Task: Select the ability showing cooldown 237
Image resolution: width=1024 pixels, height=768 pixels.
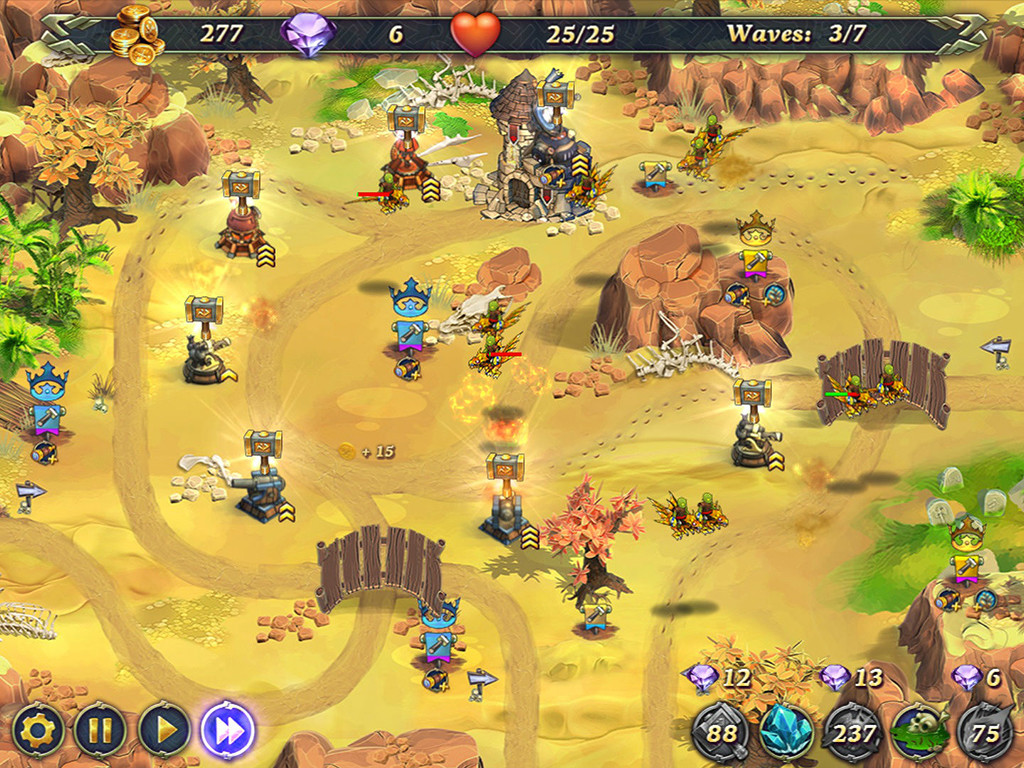Action: coord(852,733)
